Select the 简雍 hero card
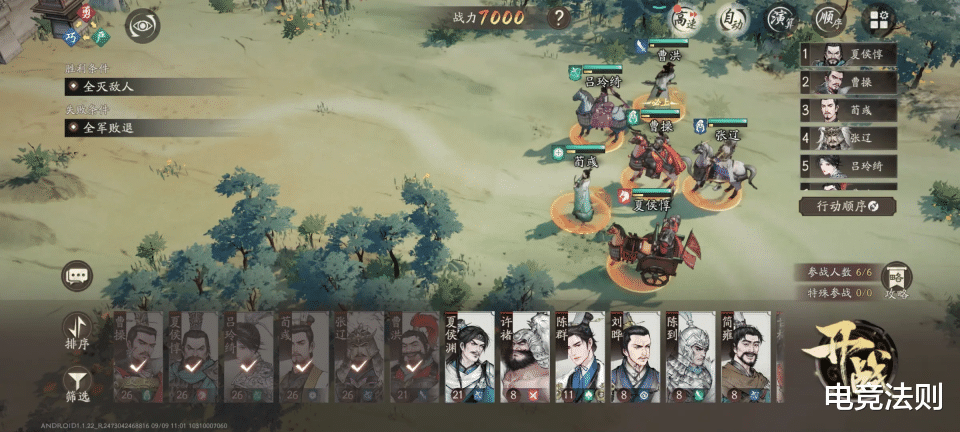The width and height of the screenshot is (960, 432). point(746,358)
